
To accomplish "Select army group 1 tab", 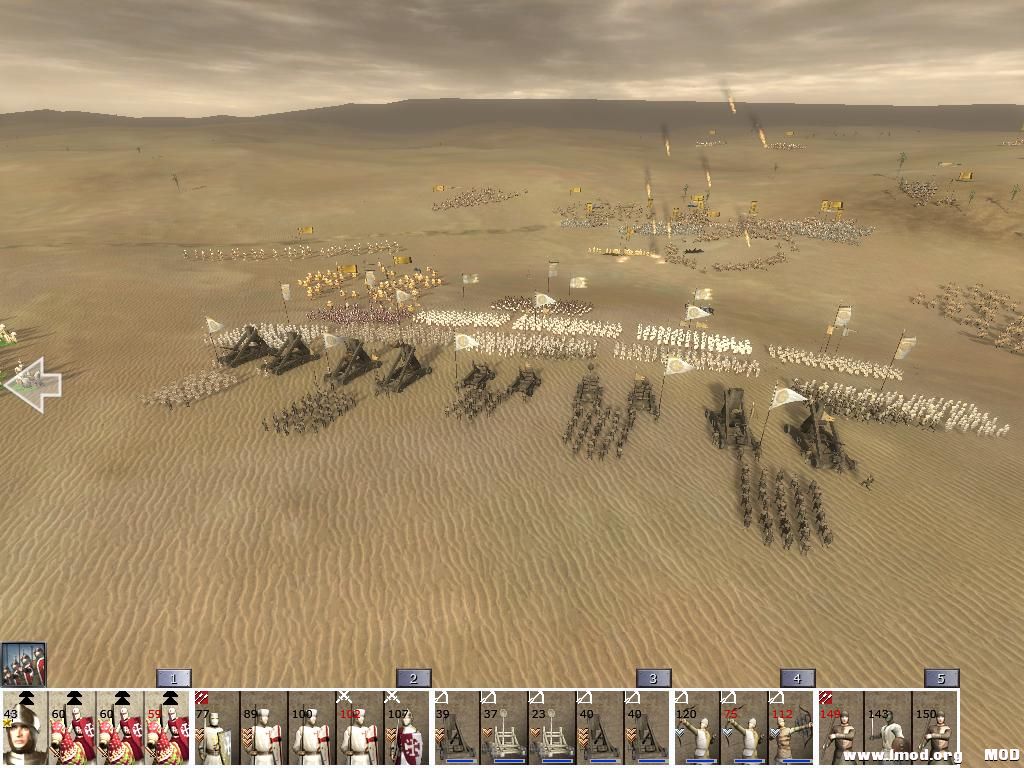I will 173,678.
